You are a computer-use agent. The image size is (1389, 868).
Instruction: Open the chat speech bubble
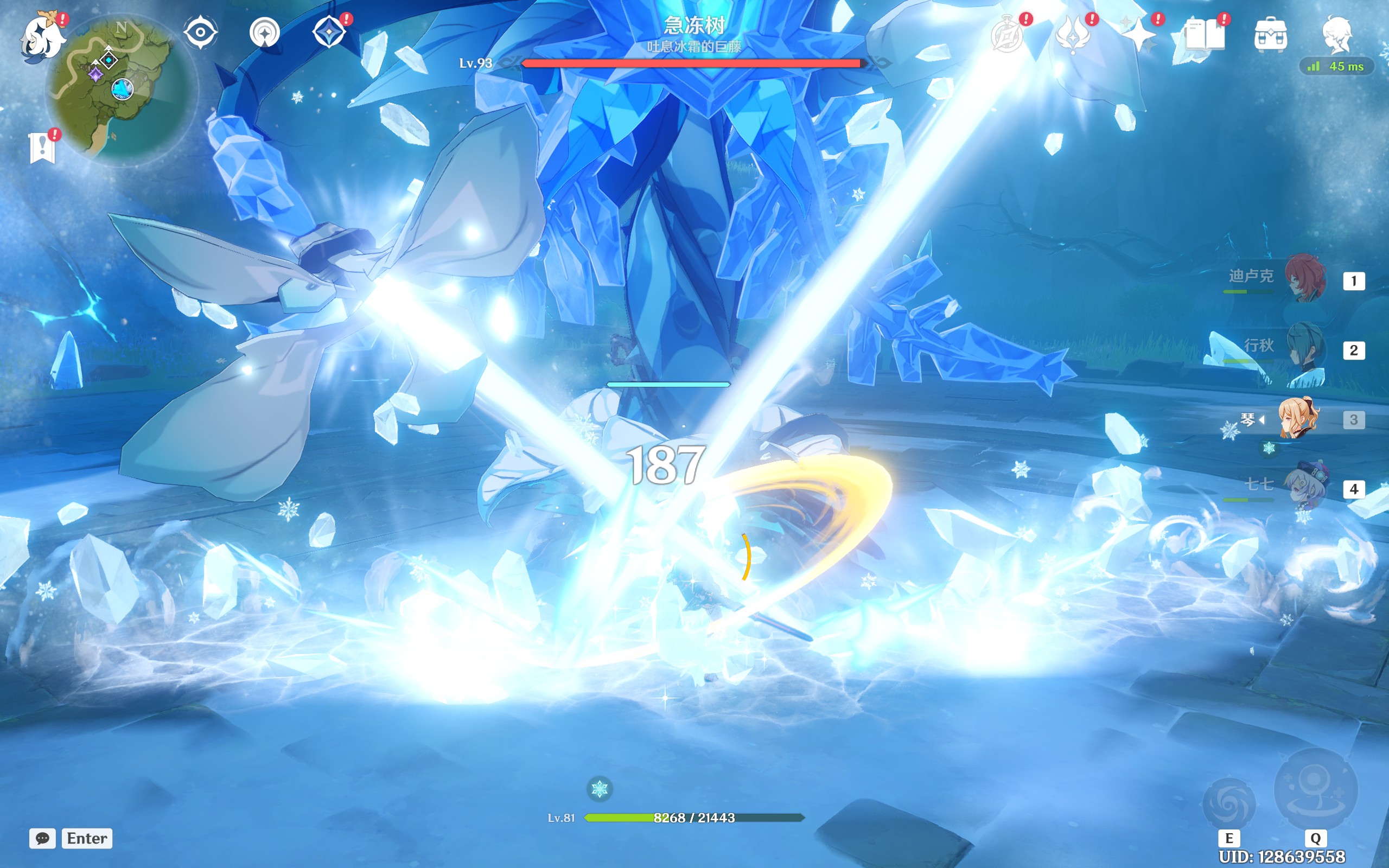[x=42, y=838]
